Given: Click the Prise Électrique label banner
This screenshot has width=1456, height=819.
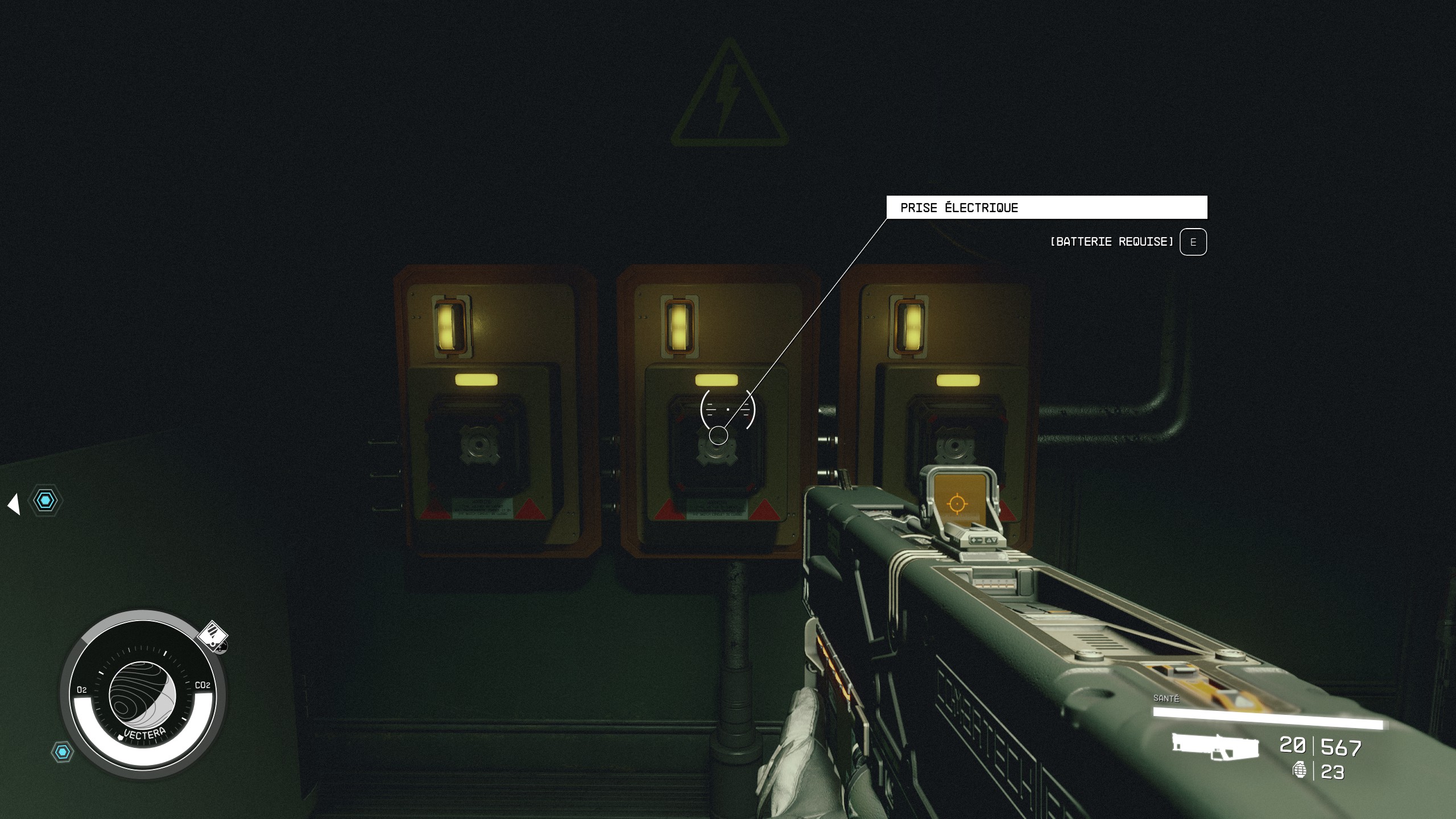Looking at the screenshot, I should [x=1046, y=208].
